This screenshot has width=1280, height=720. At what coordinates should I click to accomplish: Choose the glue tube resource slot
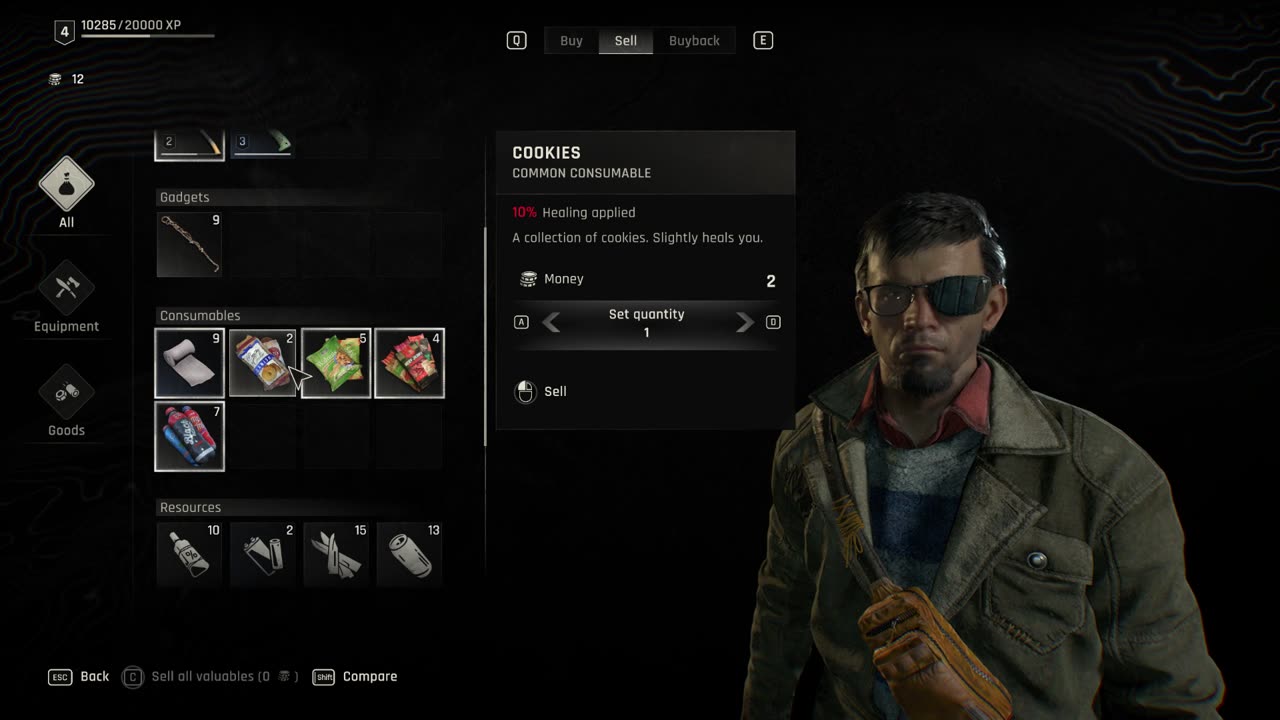(190, 553)
